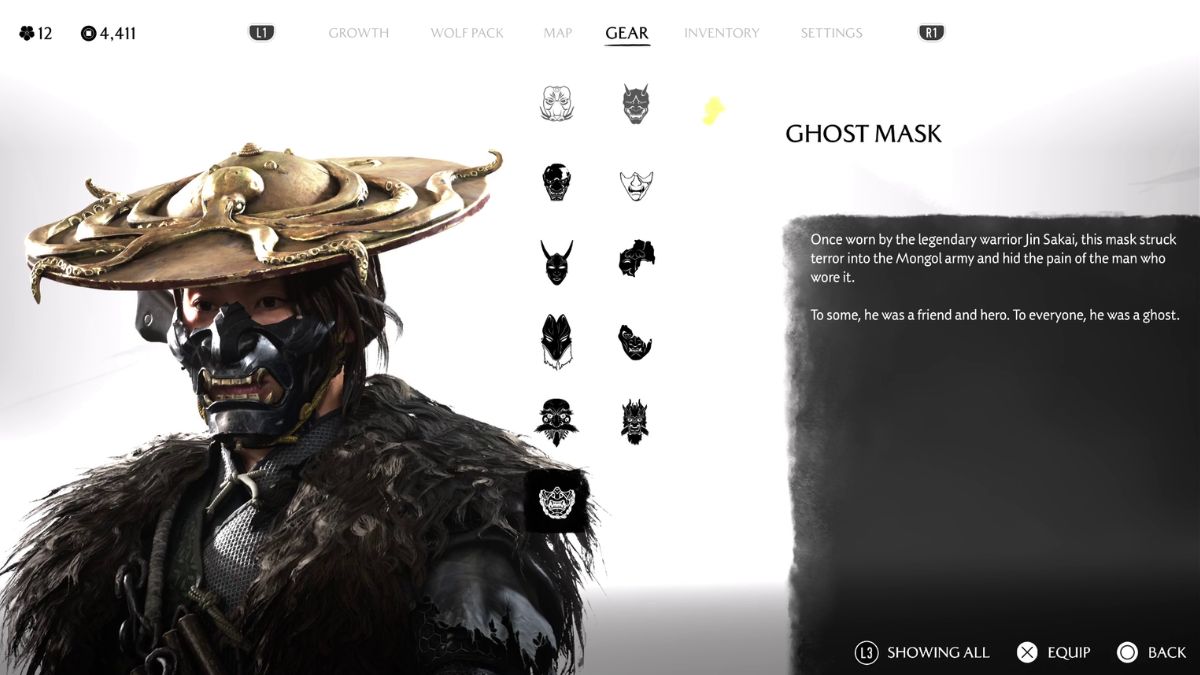Go back from the gear menu
This screenshot has width=1200, height=675.
[1152, 653]
